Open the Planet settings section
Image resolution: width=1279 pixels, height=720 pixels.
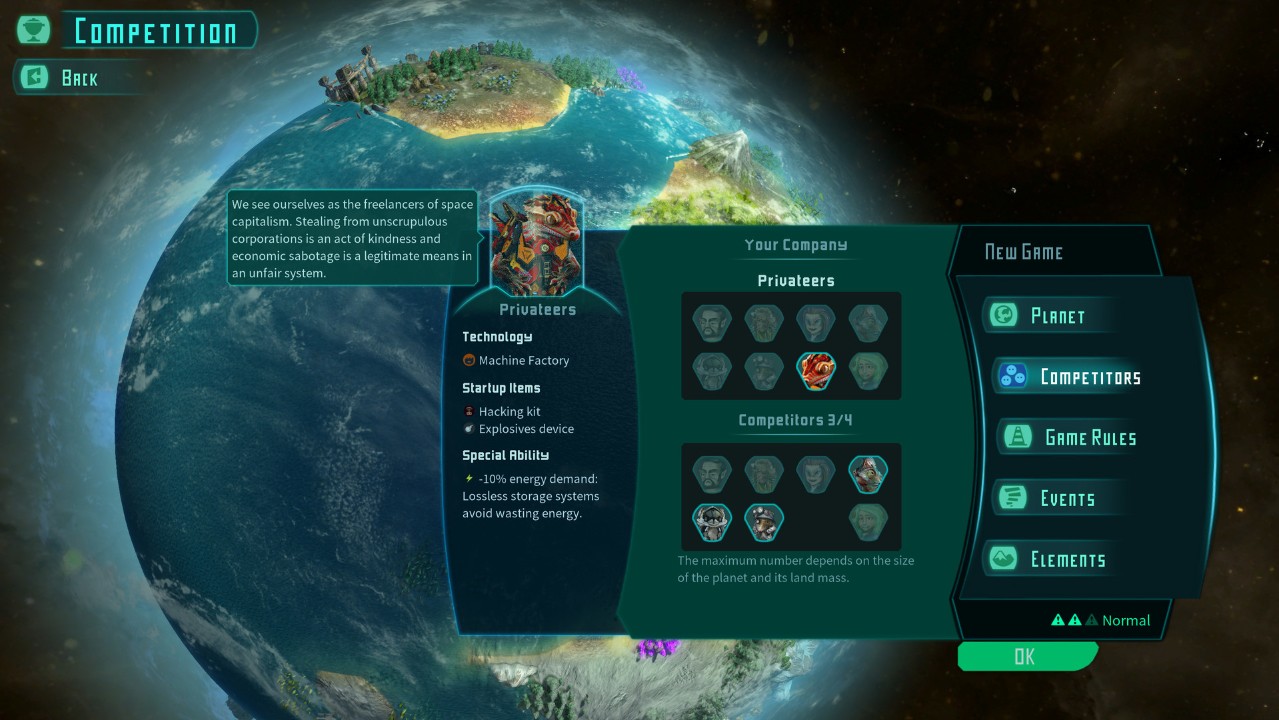1056,316
